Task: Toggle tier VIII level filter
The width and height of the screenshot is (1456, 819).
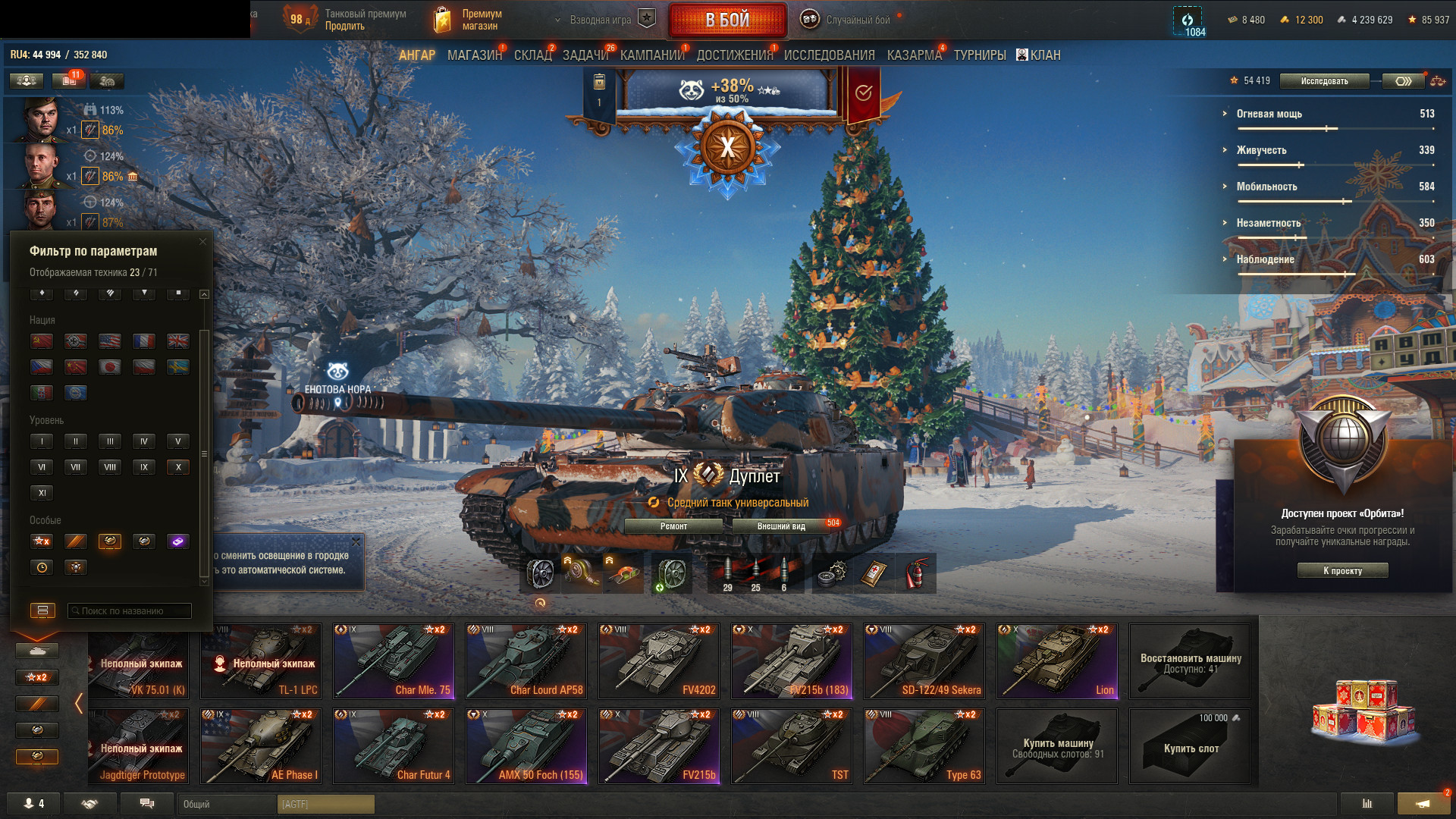Action: tap(110, 467)
